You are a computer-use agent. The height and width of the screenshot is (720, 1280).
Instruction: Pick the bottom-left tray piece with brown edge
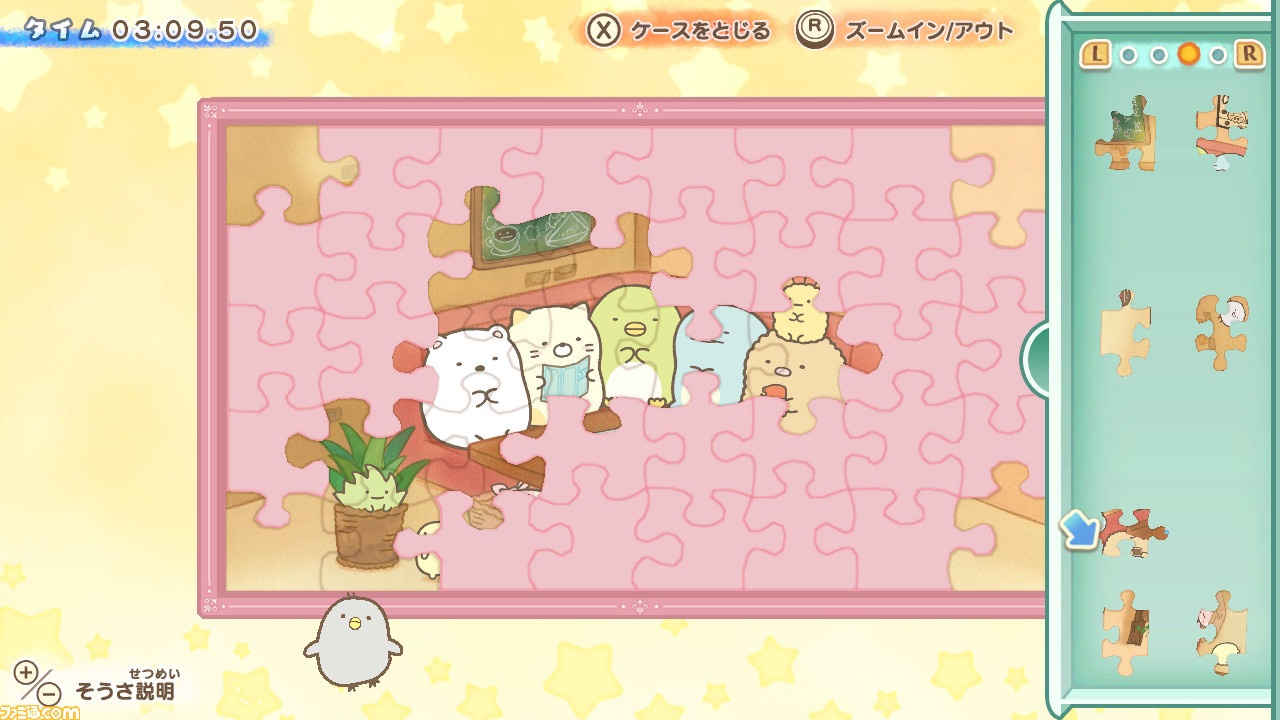(1125, 630)
